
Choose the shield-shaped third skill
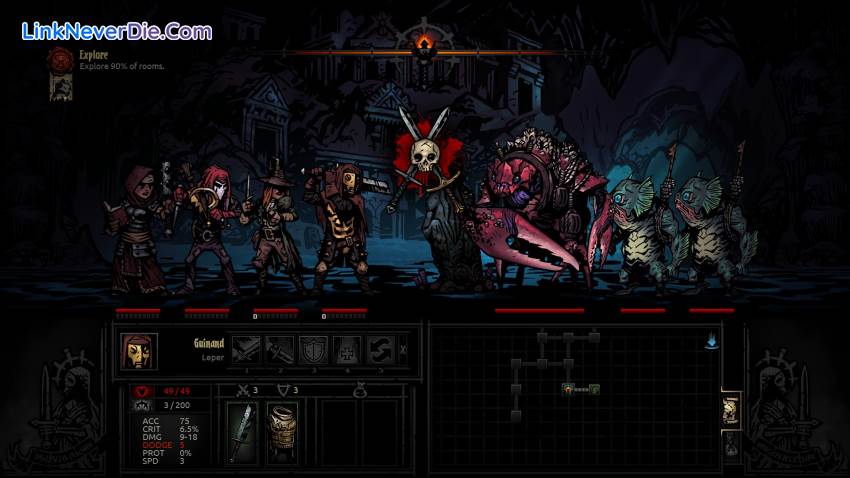tap(313, 350)
